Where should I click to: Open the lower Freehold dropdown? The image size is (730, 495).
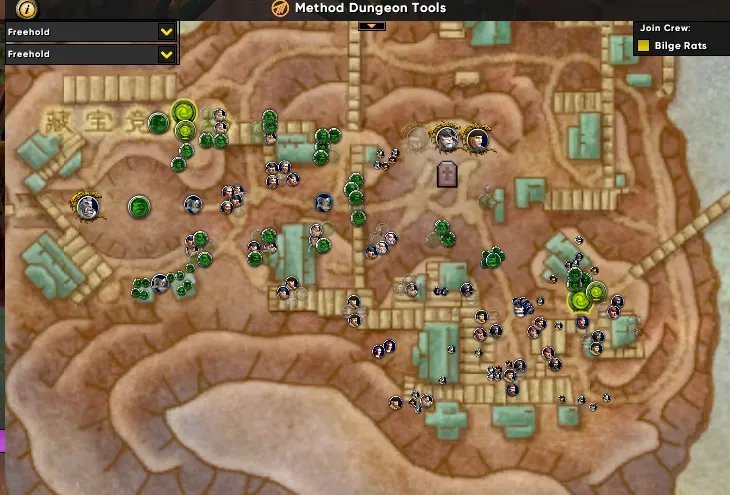(x=166, y=54)
